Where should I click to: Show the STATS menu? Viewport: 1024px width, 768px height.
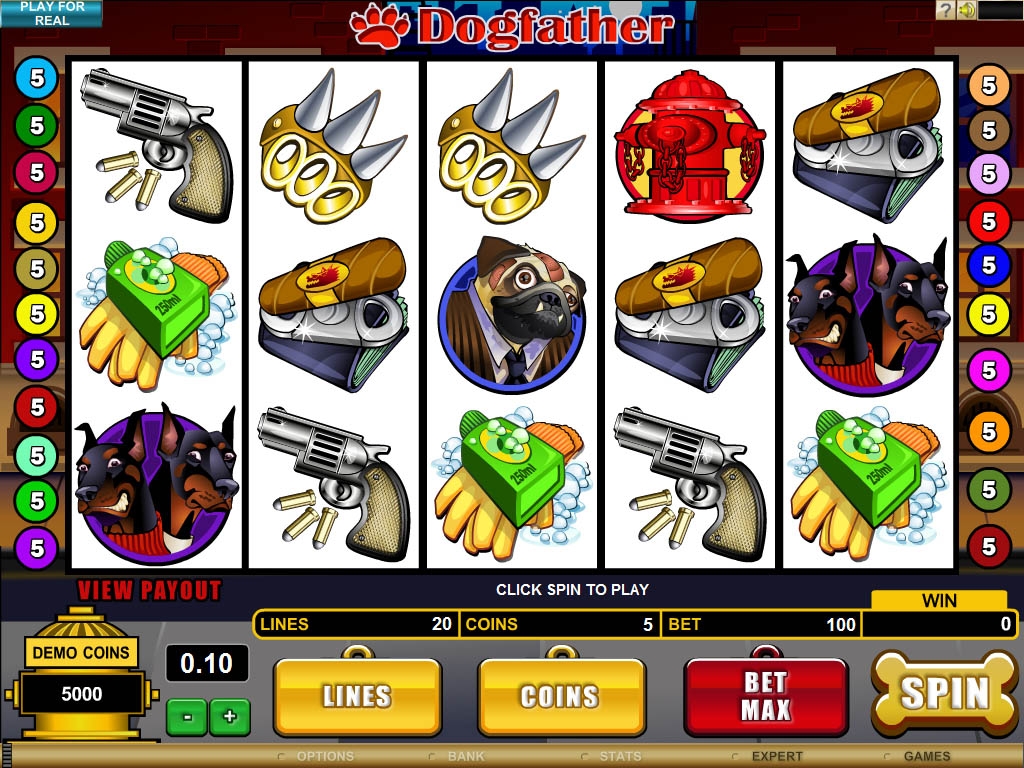620,757
